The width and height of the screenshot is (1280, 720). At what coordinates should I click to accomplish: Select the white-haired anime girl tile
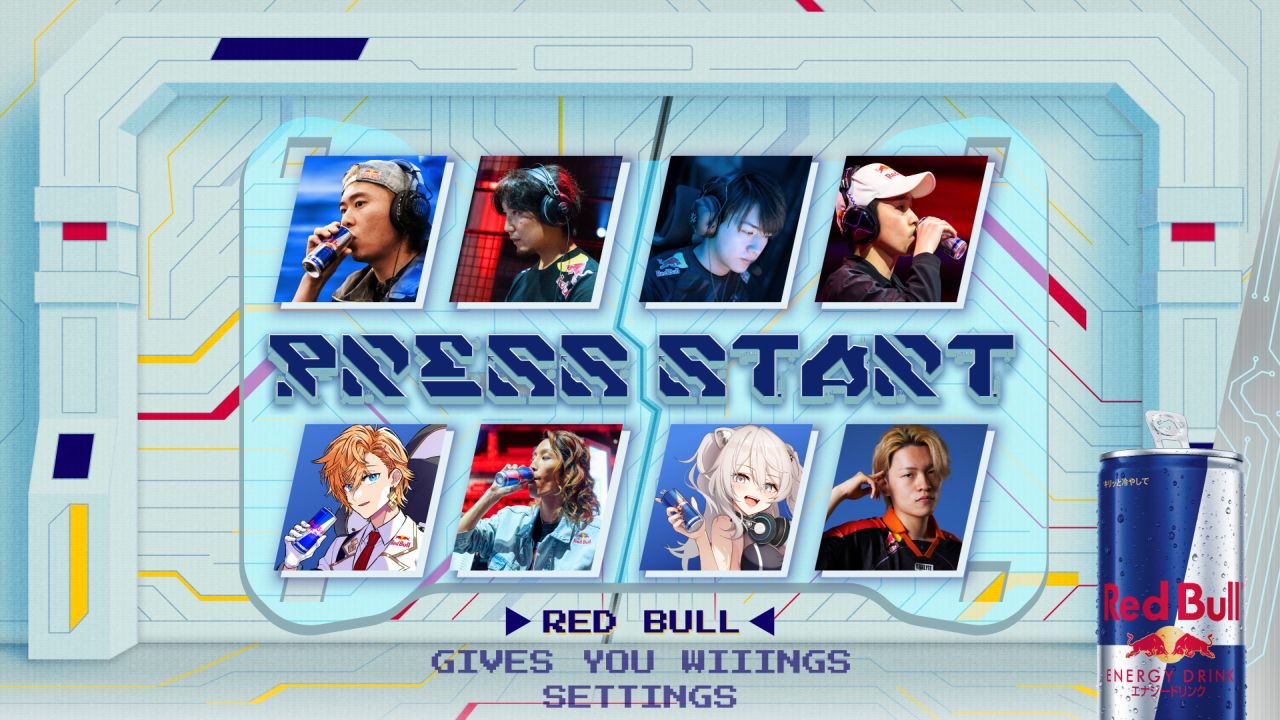727,498
